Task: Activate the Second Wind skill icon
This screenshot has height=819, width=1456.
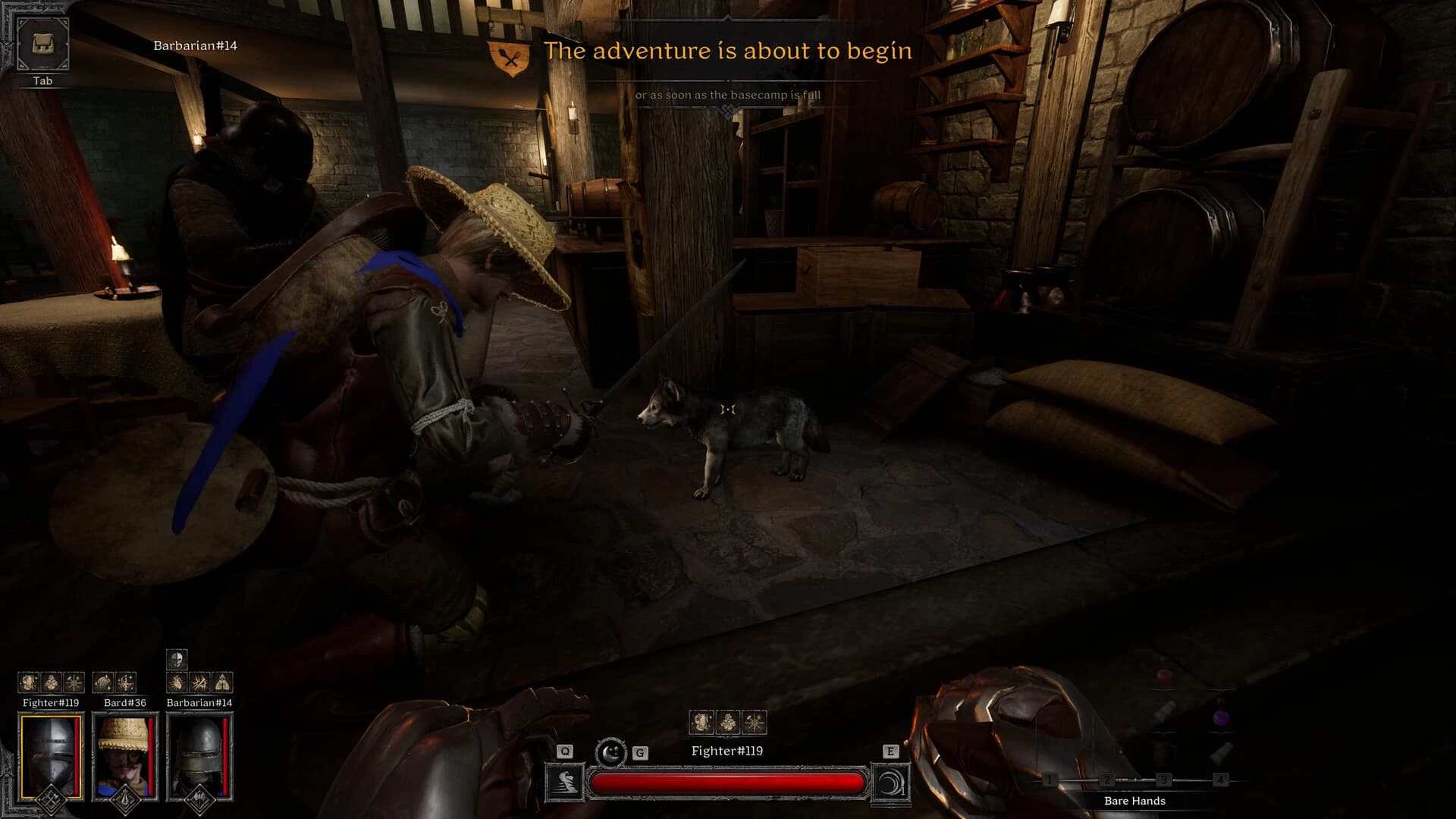Action: (x=890, y=783)
